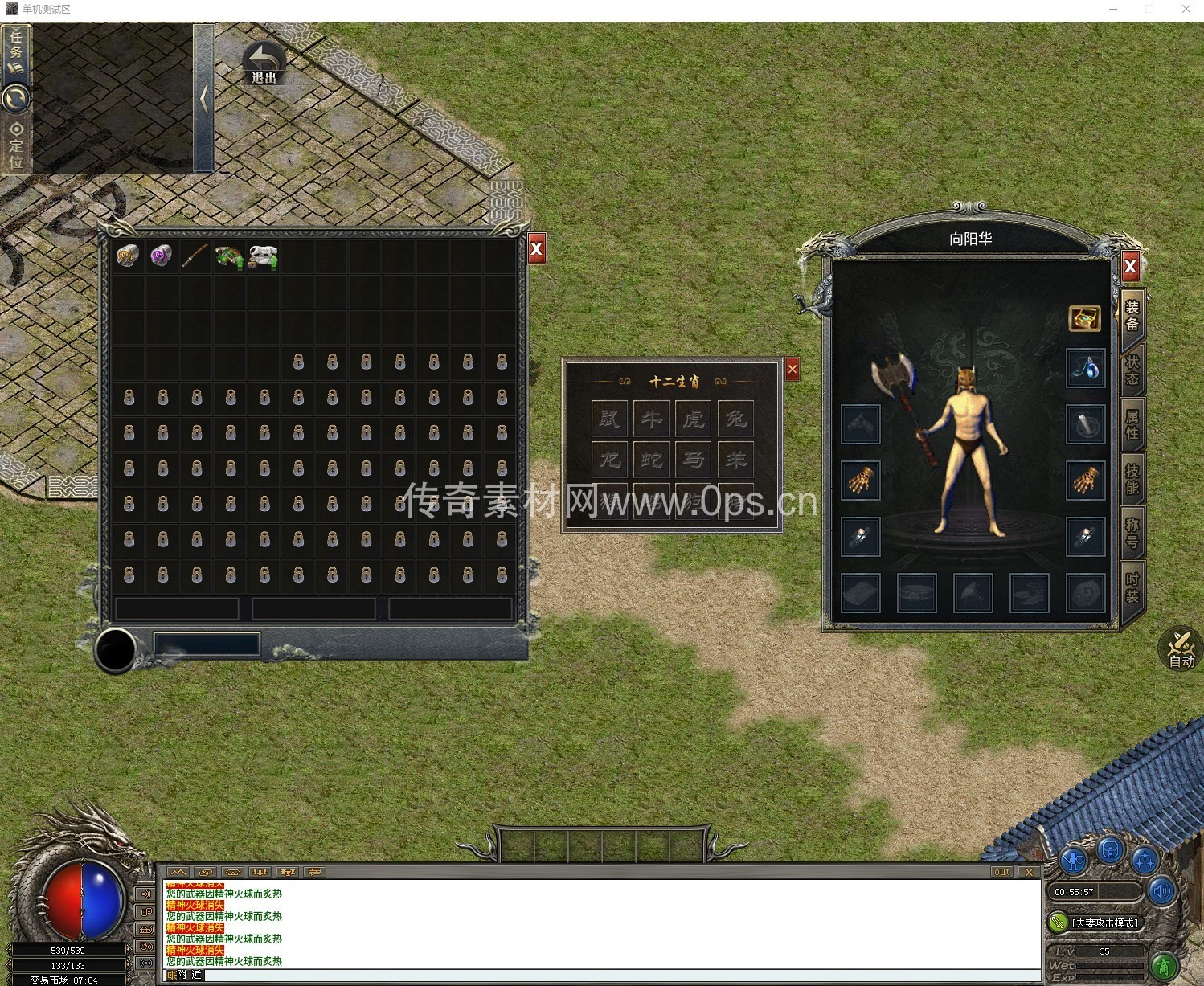
Task: Choose the 鼠 zodiac slot
Action: tap(610, 418)
